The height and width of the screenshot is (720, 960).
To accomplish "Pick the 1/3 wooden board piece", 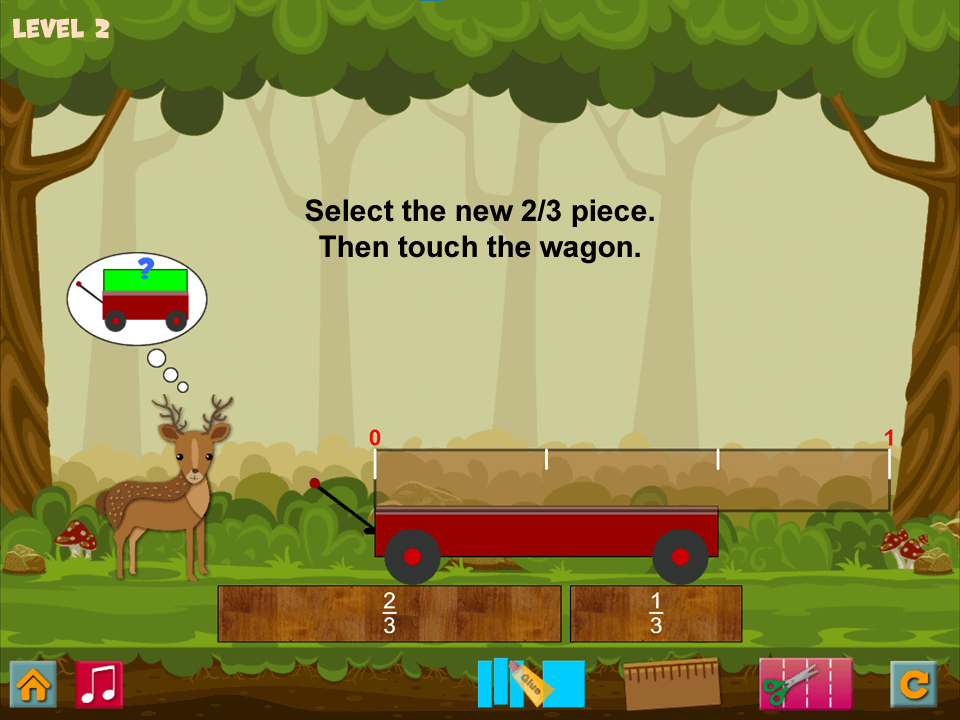I will point(656,613).
